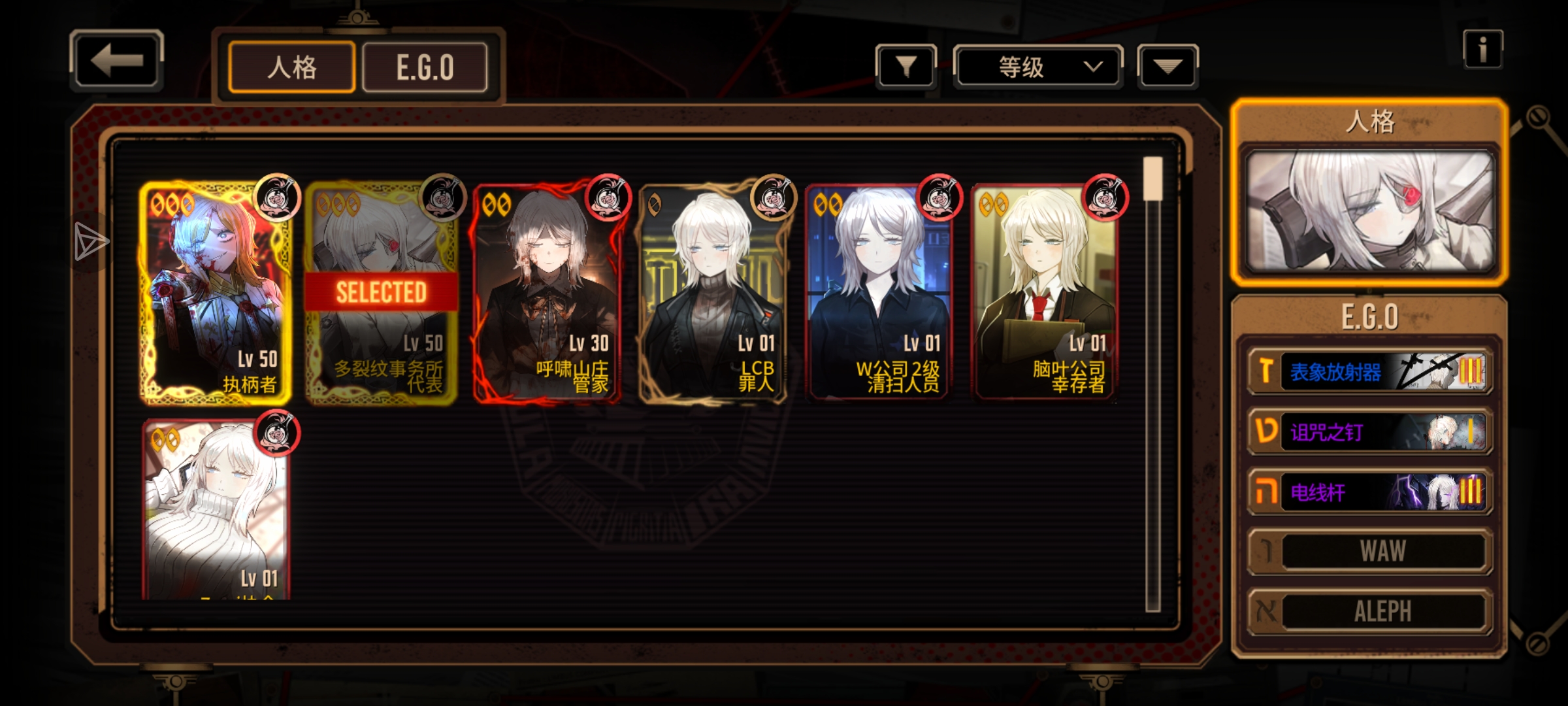Switch to the 人格 tab
The width and height of the screenshot is (1568, 706).
click(x=291, y=67)
